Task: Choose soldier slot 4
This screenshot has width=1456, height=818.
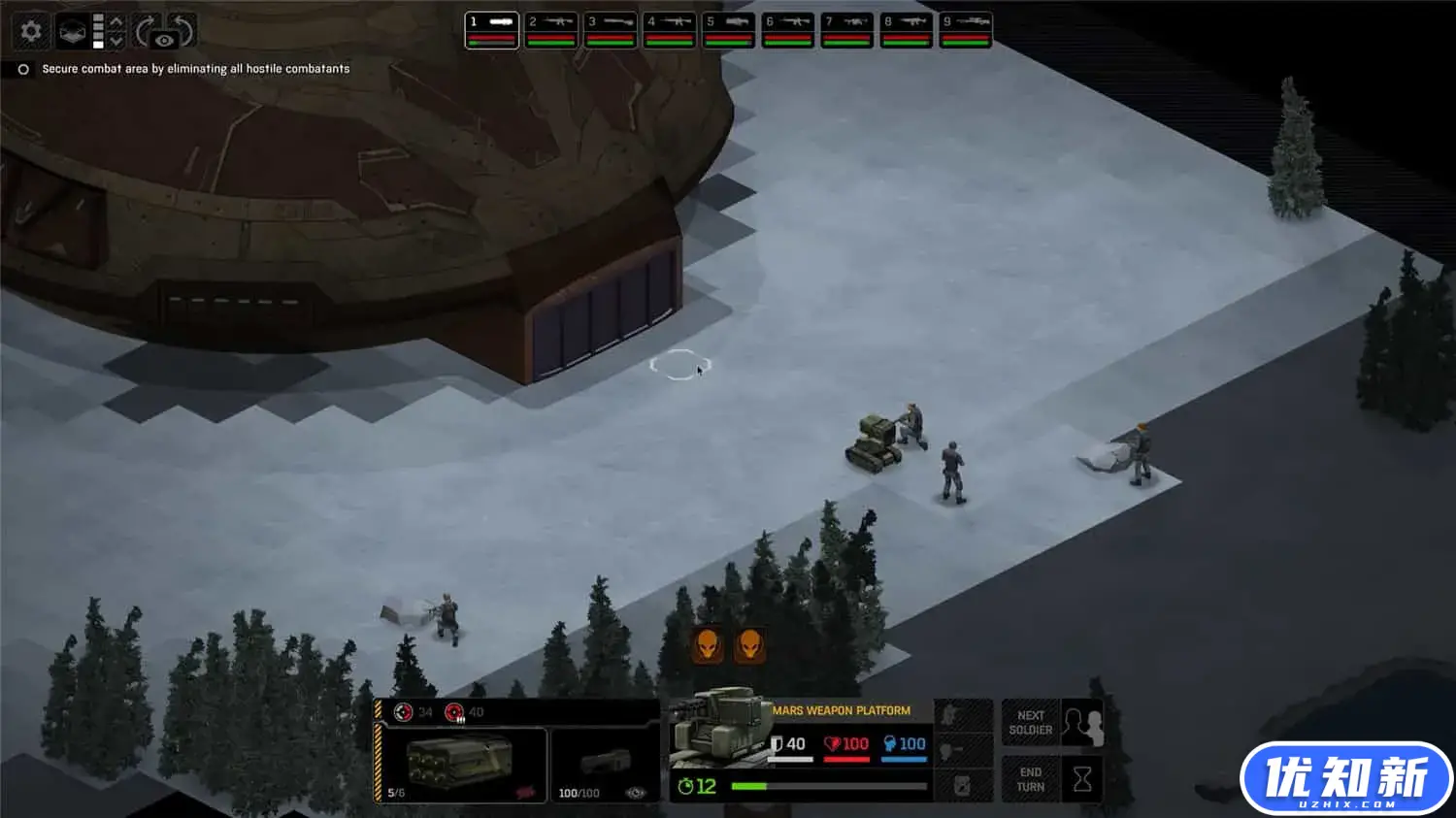Action: click(x=670, y=29)
